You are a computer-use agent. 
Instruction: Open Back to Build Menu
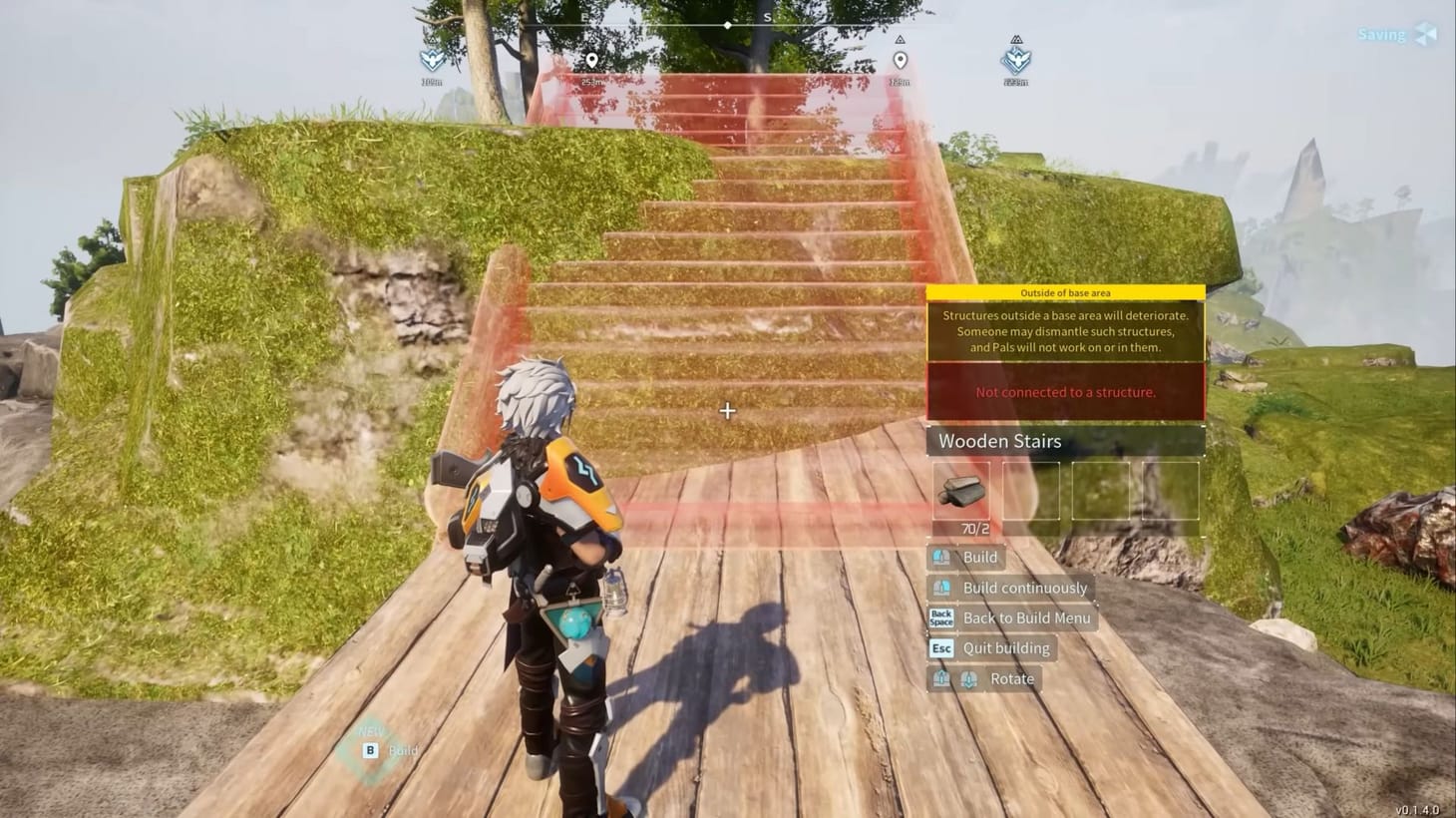tap(1026, 618)
